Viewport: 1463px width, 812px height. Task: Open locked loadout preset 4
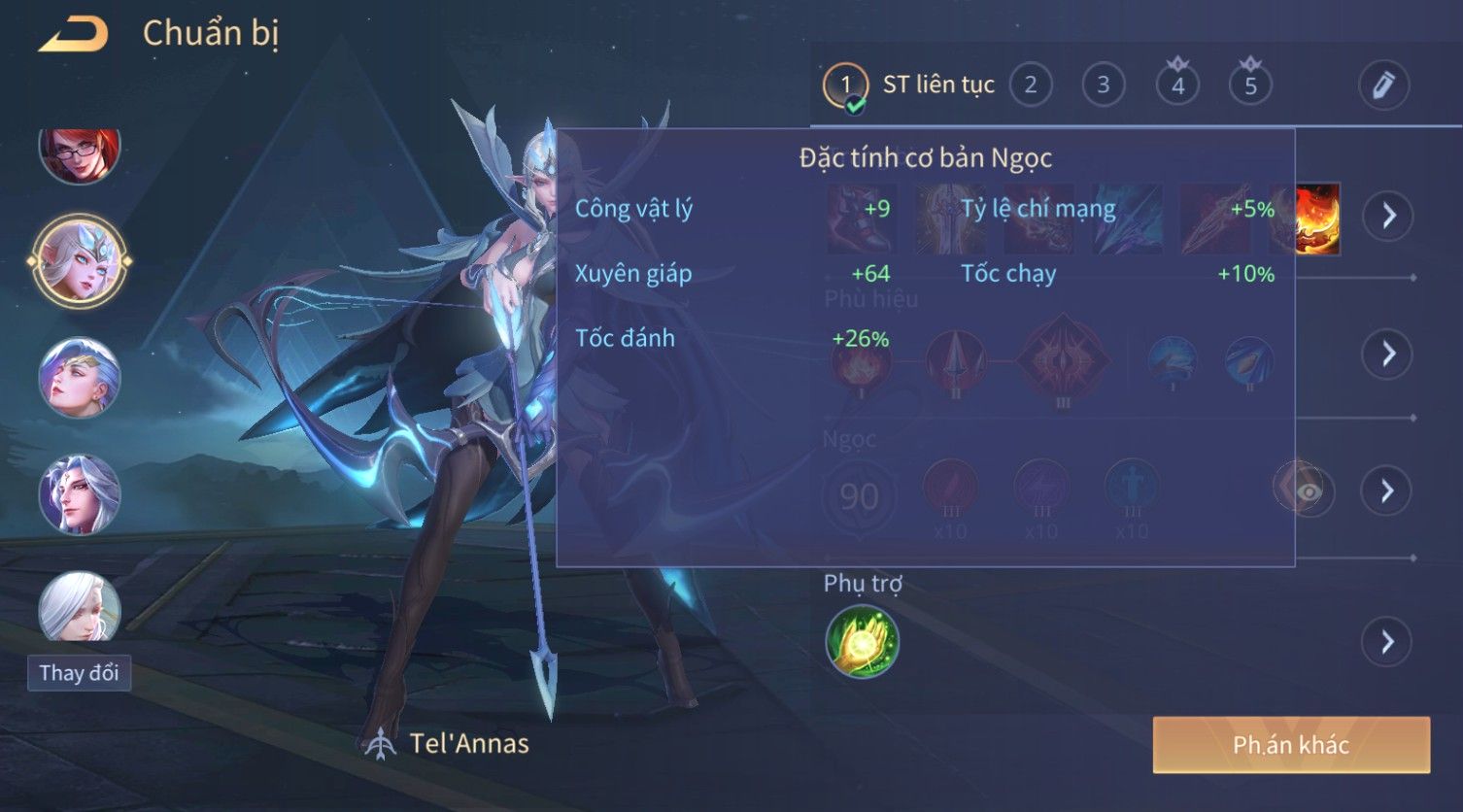click(x=1177, y=85)
